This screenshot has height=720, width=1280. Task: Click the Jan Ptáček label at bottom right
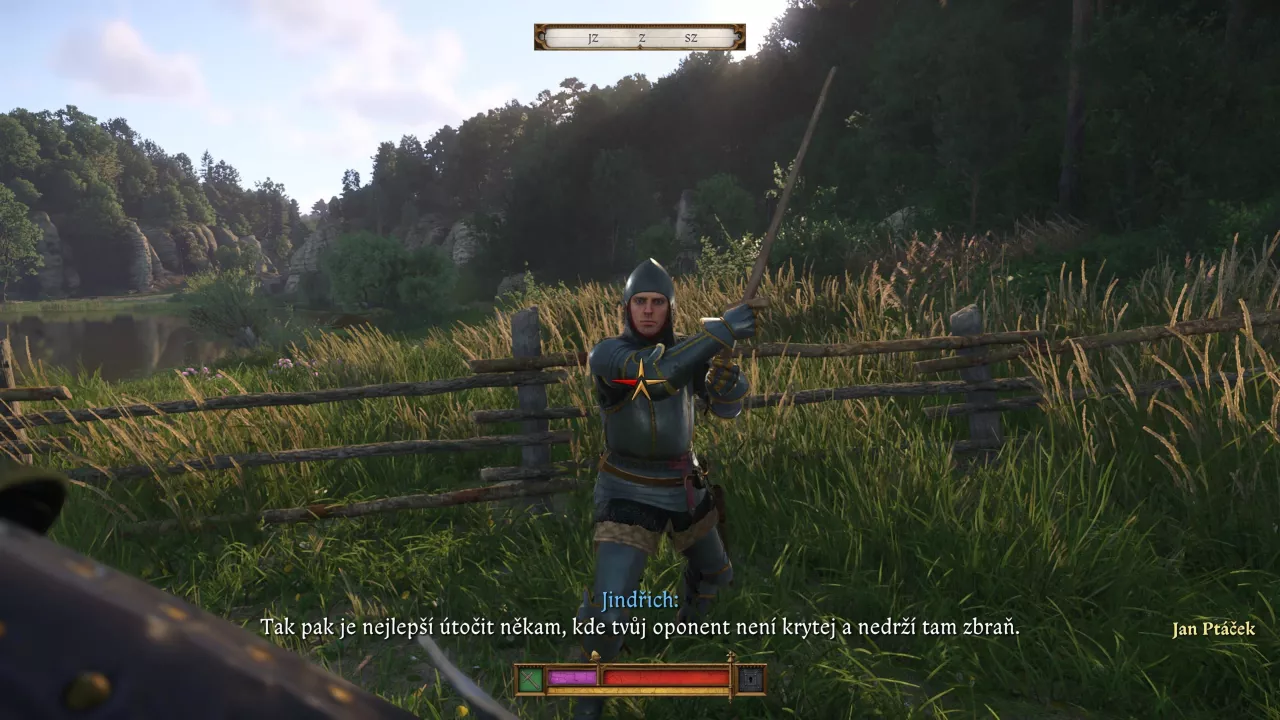tap(1213, 630)
